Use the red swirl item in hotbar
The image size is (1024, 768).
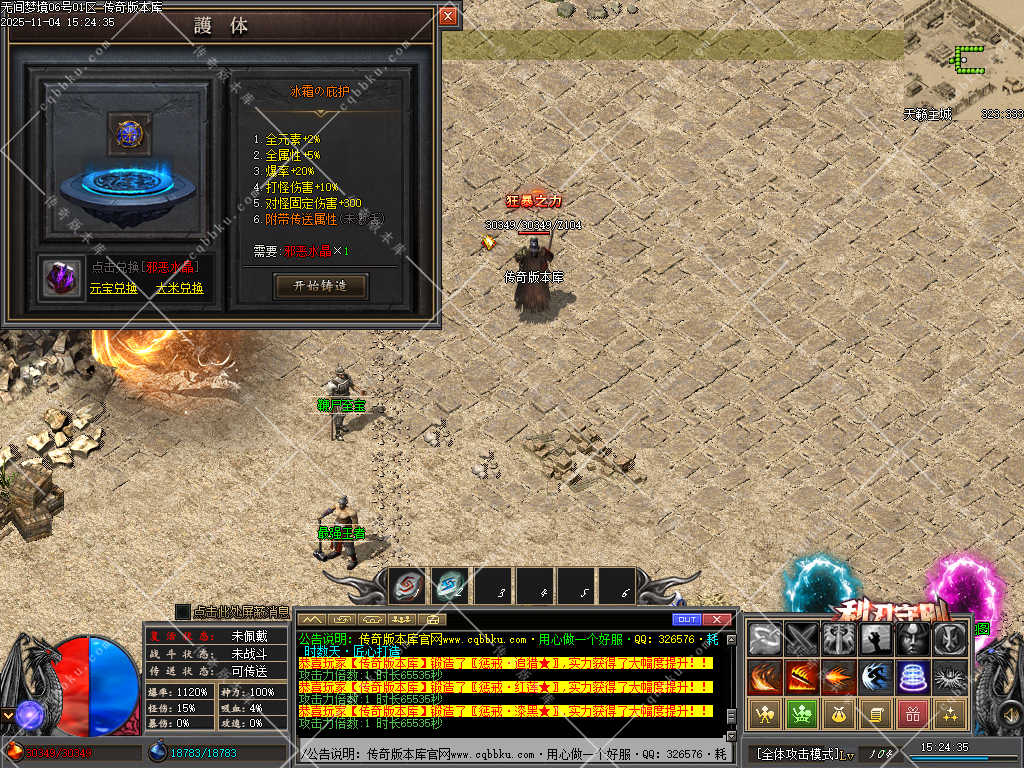(x=408, y=586)
